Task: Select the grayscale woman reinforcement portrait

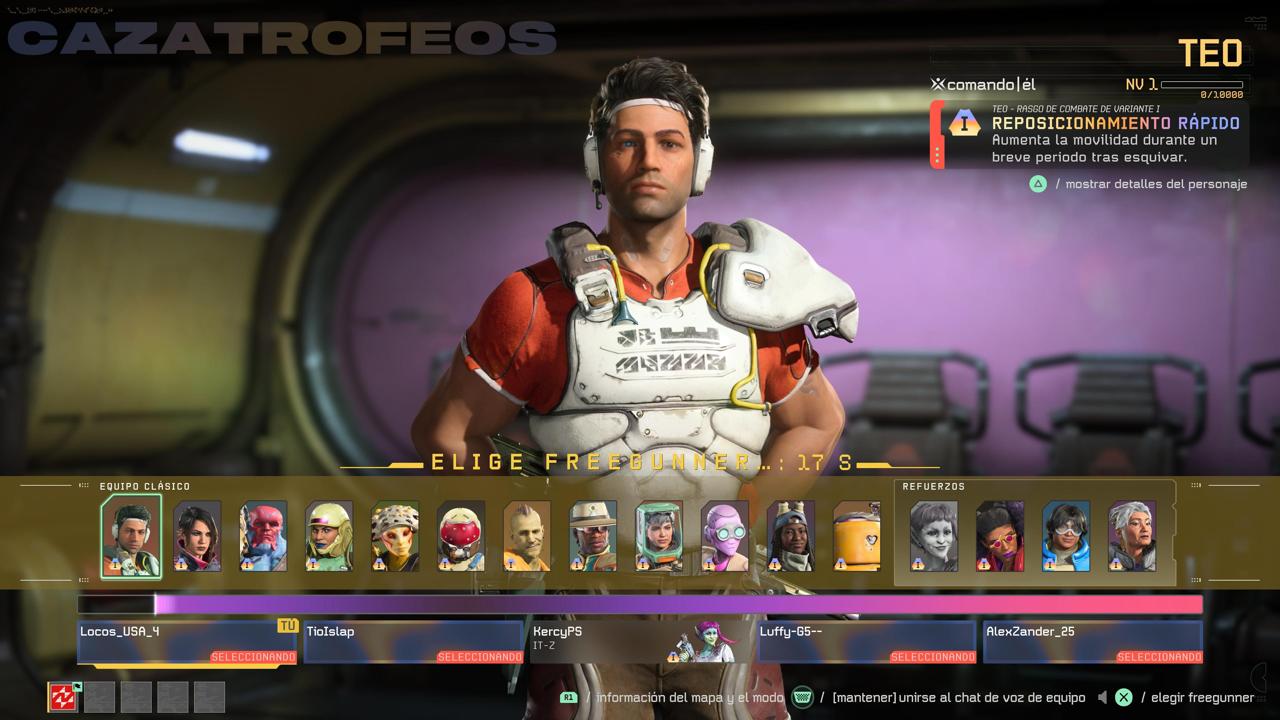Action: 934,536
